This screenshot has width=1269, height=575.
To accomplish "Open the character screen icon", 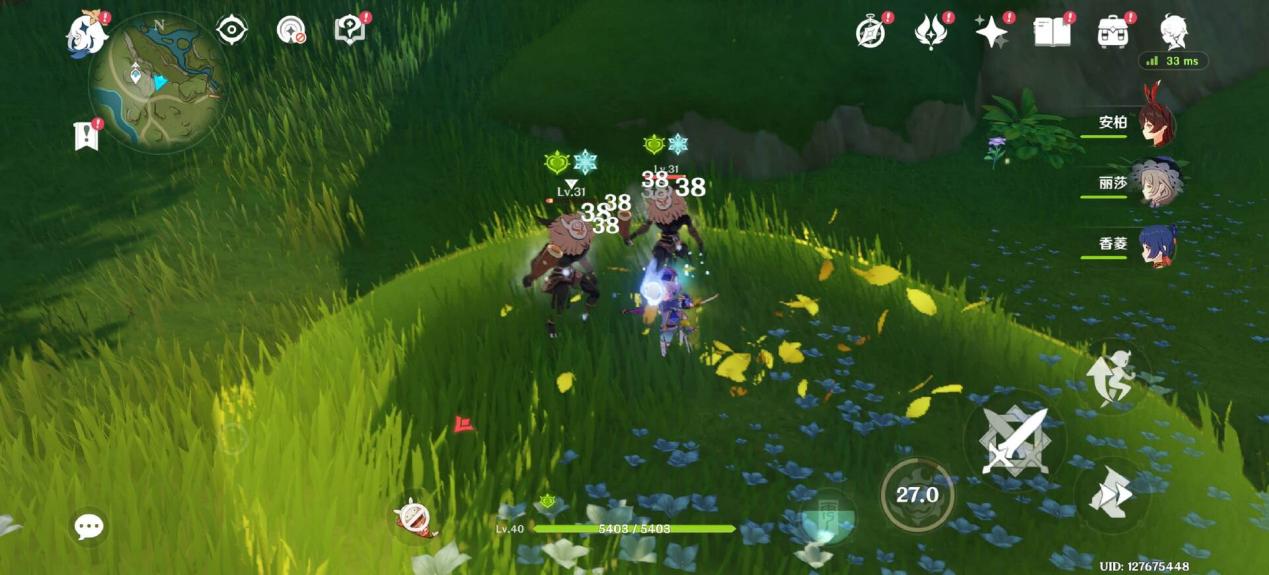I will 1173,32.
